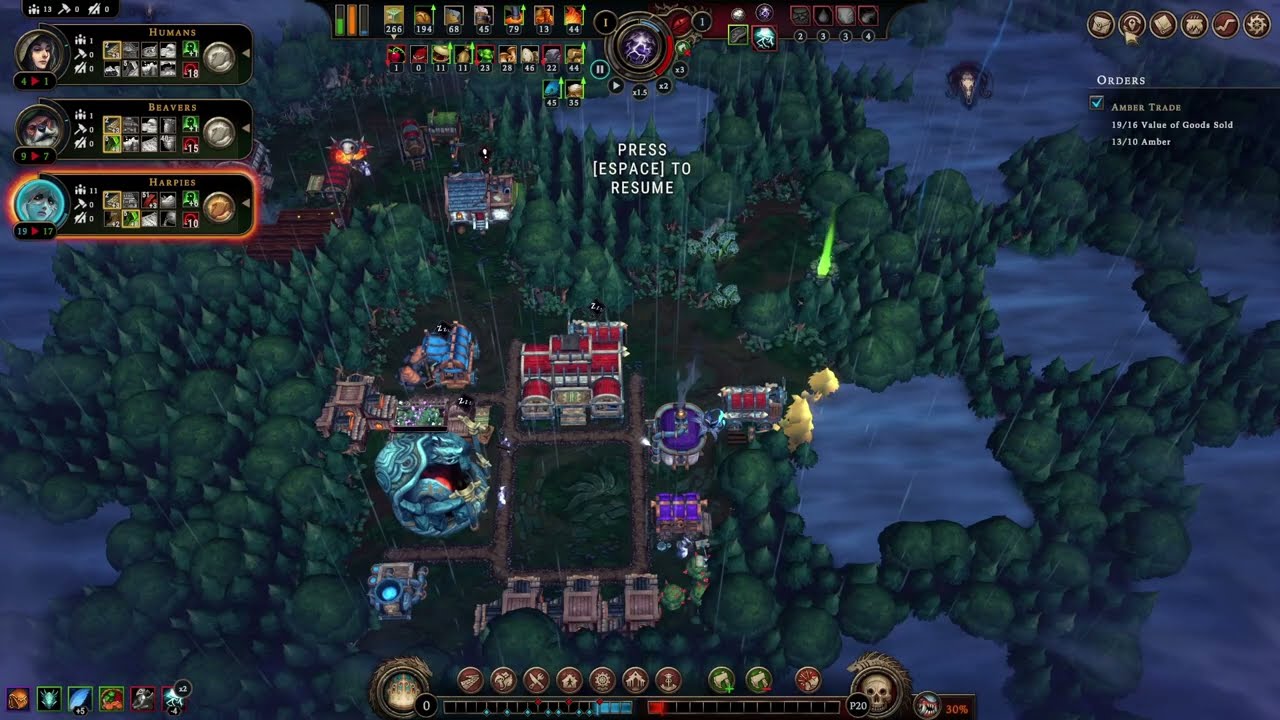Set game speed to x1.5
Viewport: 1280px width, 720px height.
[640, 91]
